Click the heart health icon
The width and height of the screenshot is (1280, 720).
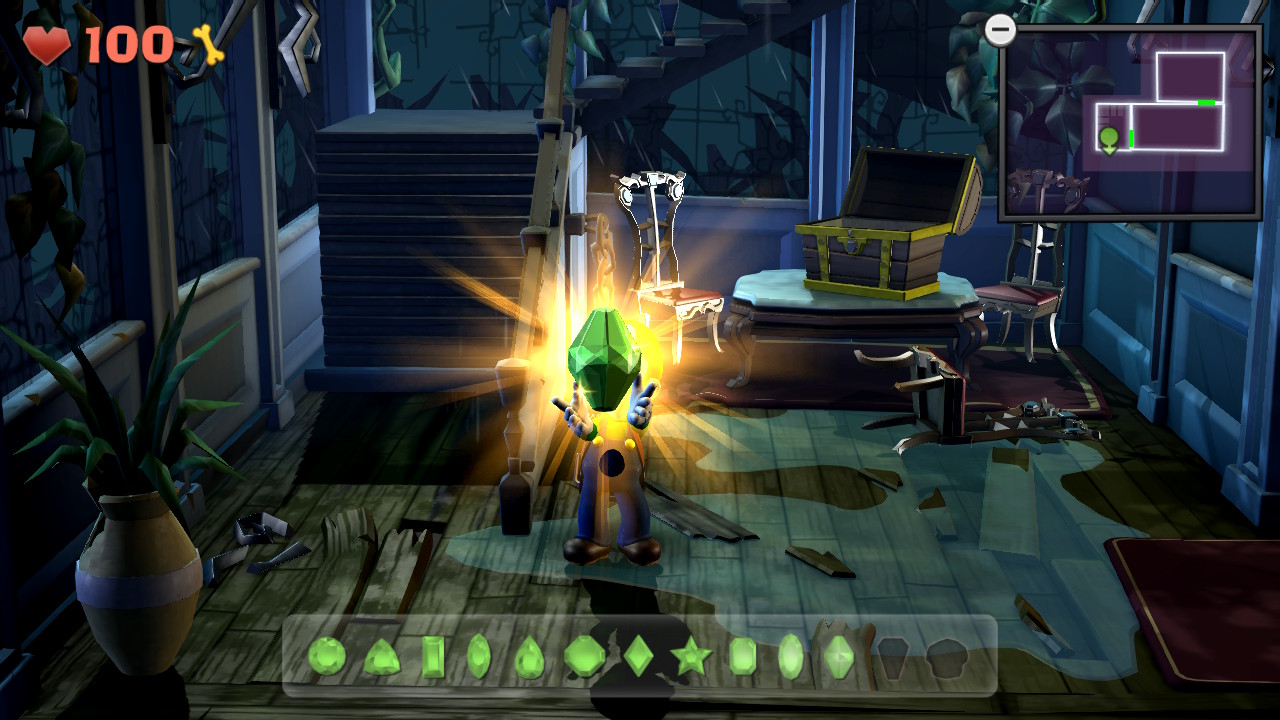pos(47,41)
